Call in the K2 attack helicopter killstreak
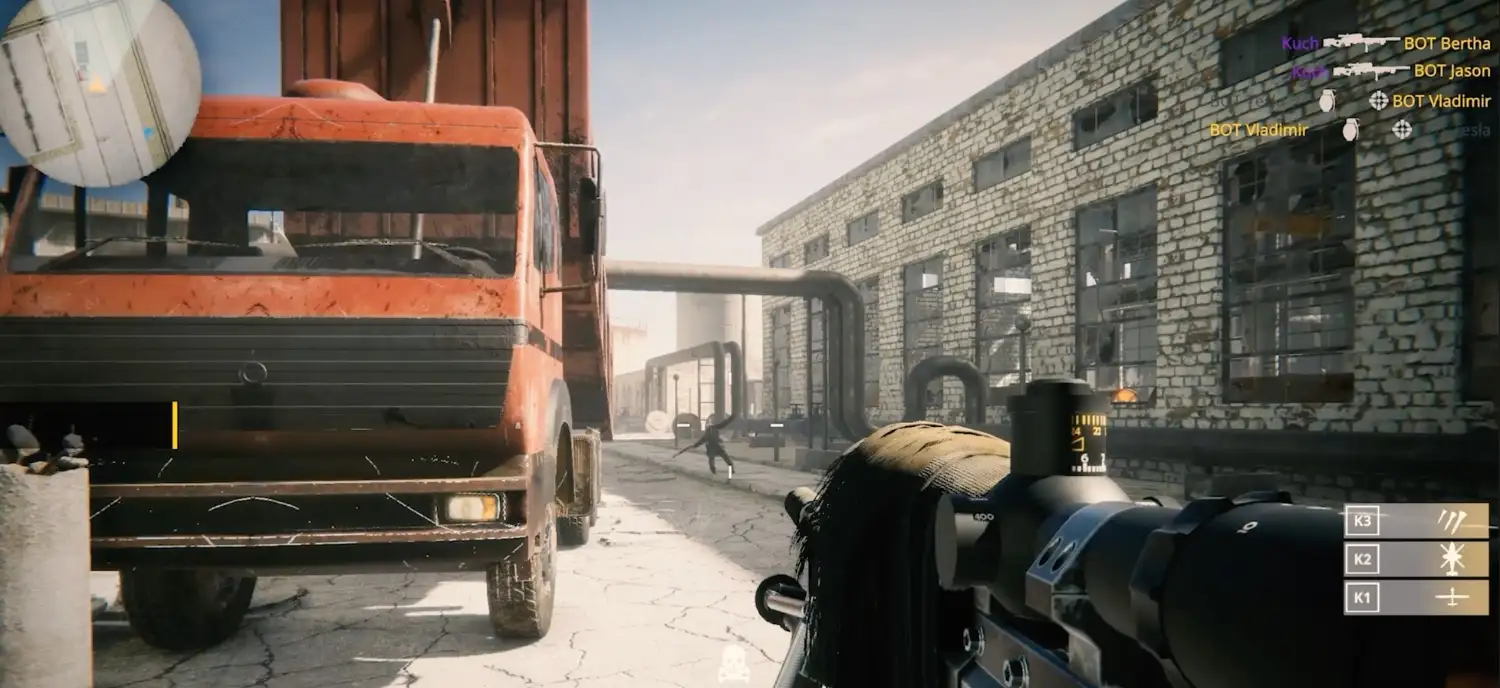This screenshot has height=688, width=1500. coord(1416,559)
